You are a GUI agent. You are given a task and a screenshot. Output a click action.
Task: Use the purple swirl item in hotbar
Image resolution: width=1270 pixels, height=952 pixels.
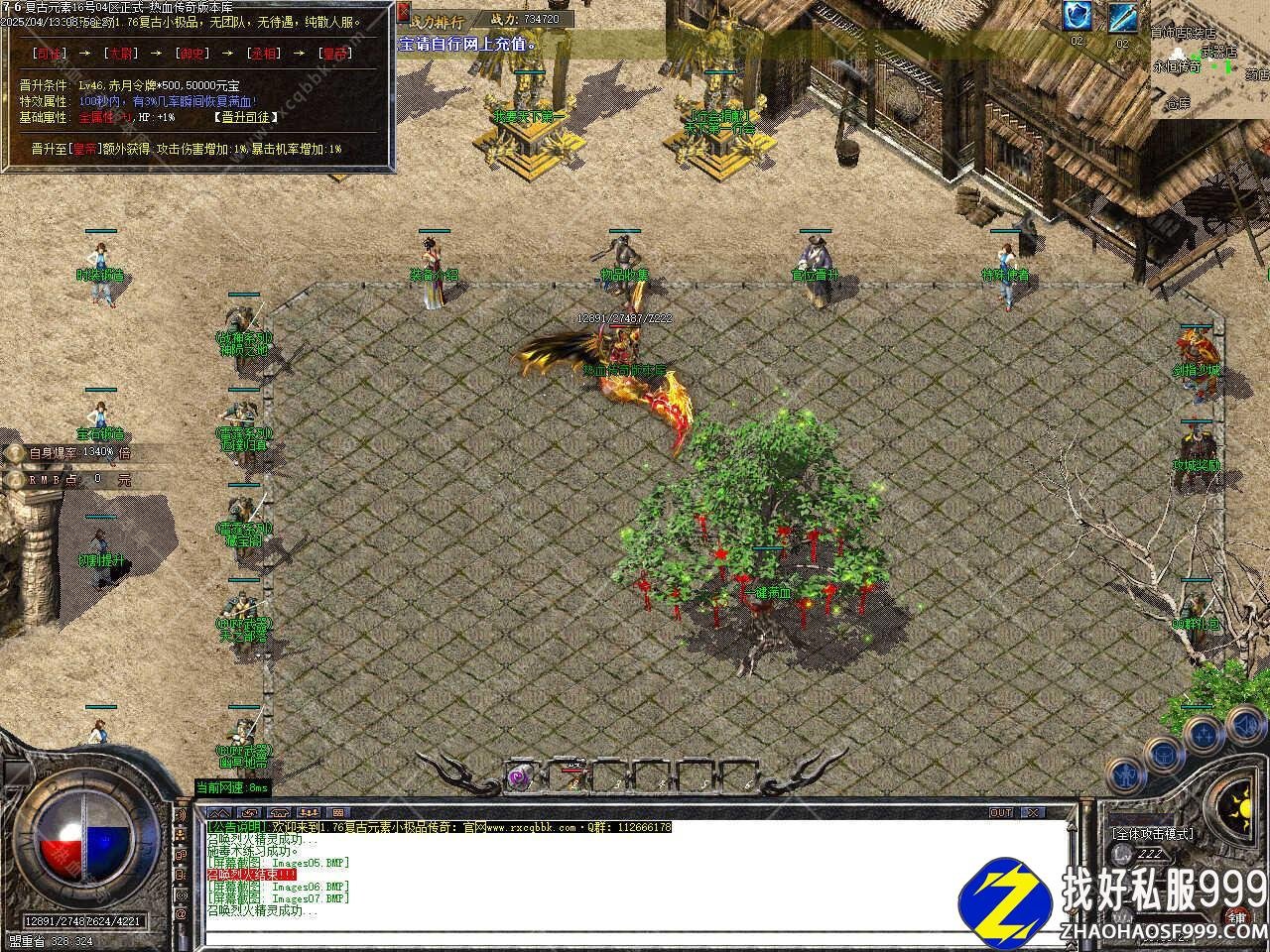tap(517, 777)
